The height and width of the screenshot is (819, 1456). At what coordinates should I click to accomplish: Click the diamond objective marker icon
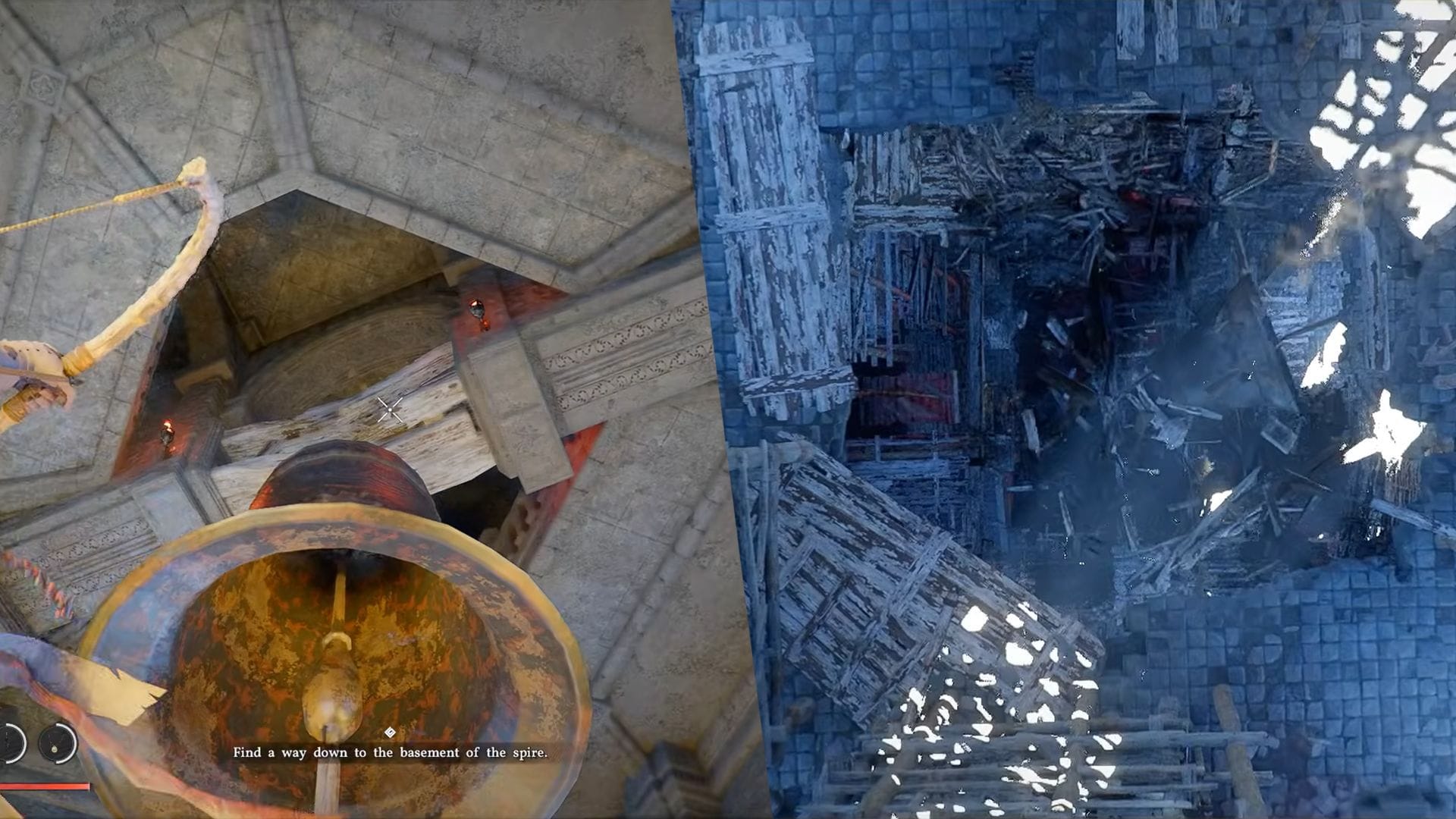[x=390, y=732]
